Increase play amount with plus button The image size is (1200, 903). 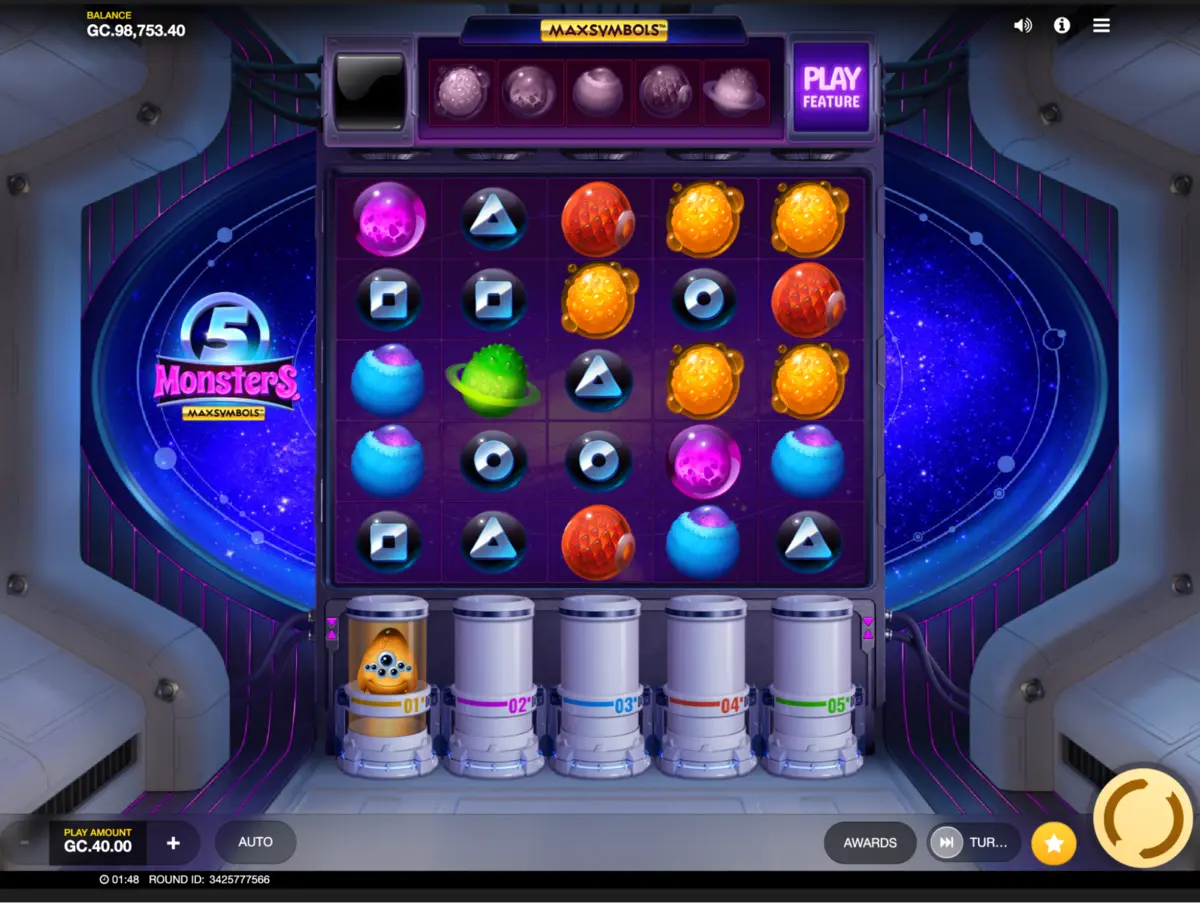173,843
